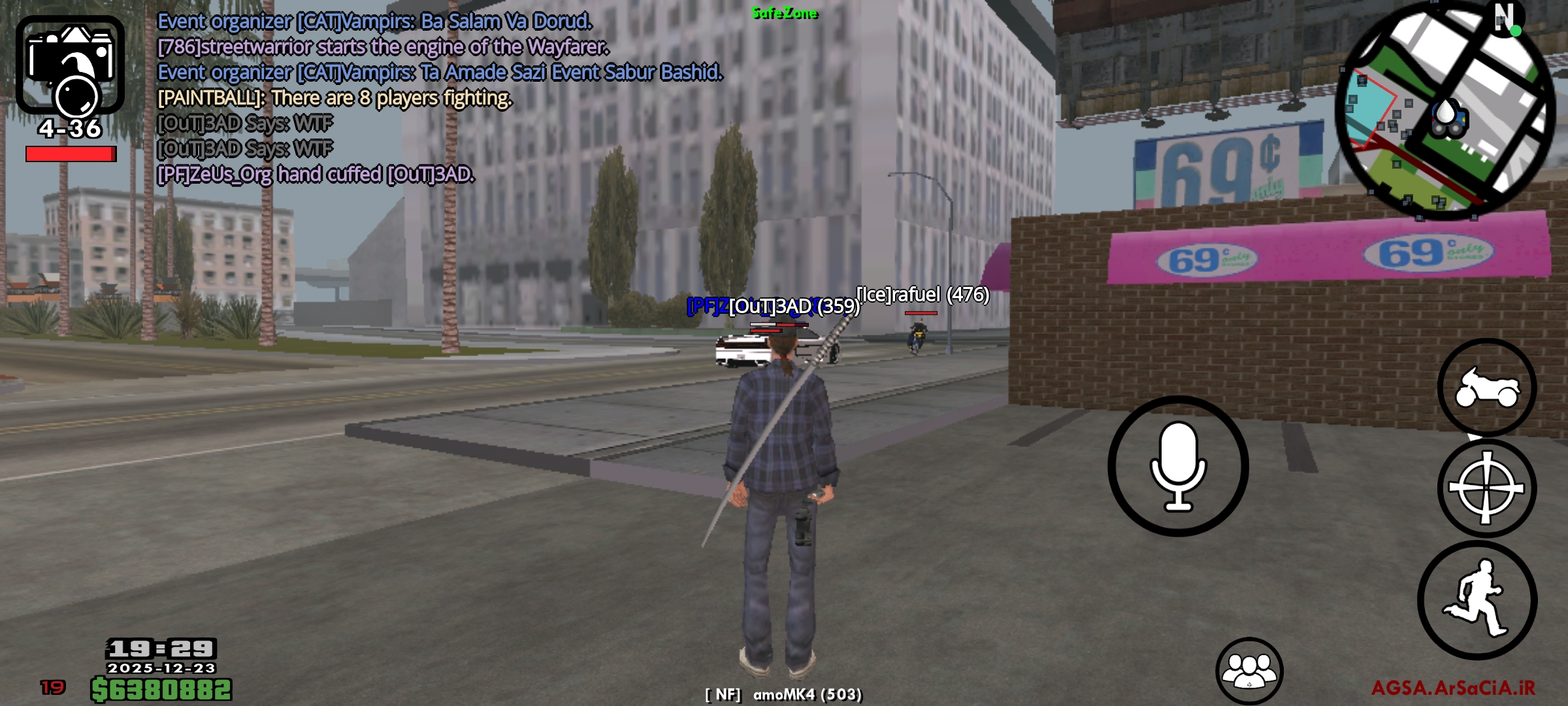
Task: Tap the sprint running man button
Action: (x=1477, y=600)
